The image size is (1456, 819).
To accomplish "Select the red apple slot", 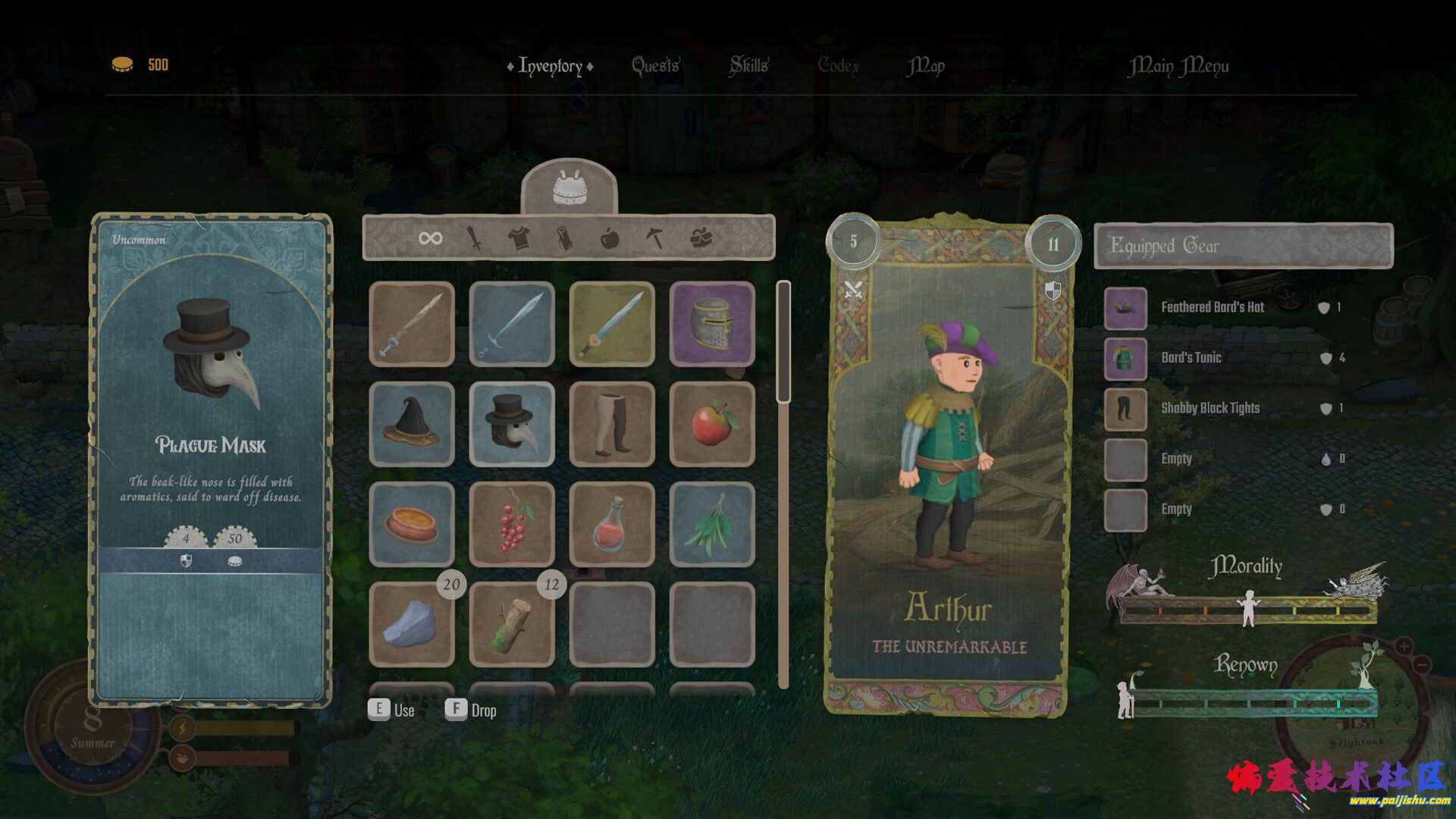I will 712,424.
